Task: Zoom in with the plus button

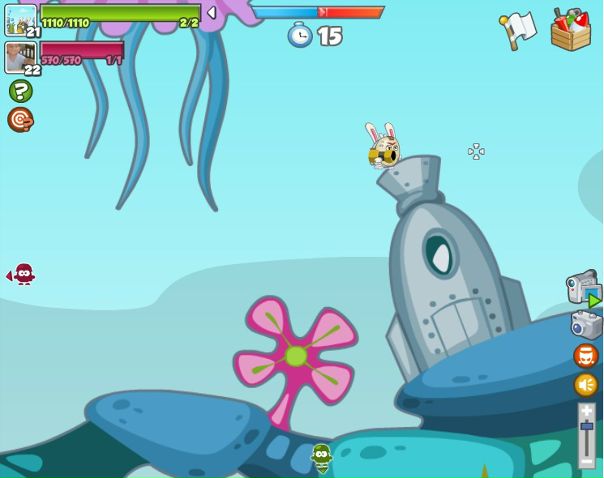Action: (x=586, y=410)
